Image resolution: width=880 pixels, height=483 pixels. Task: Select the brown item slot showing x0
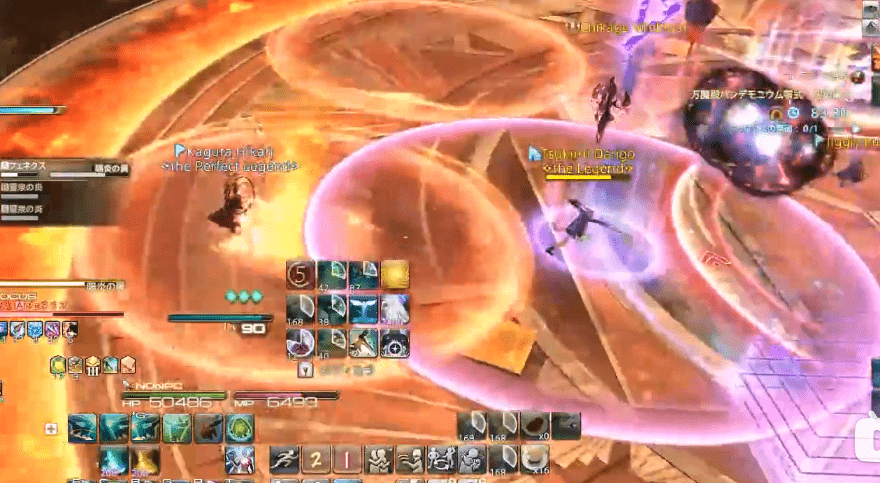pyautogui.click(x=535, y=426)
